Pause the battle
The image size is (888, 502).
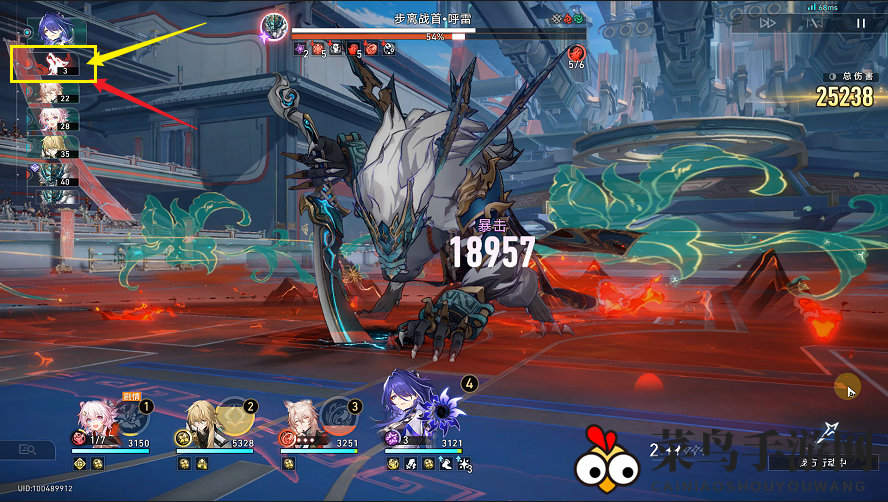click(860, 23)
